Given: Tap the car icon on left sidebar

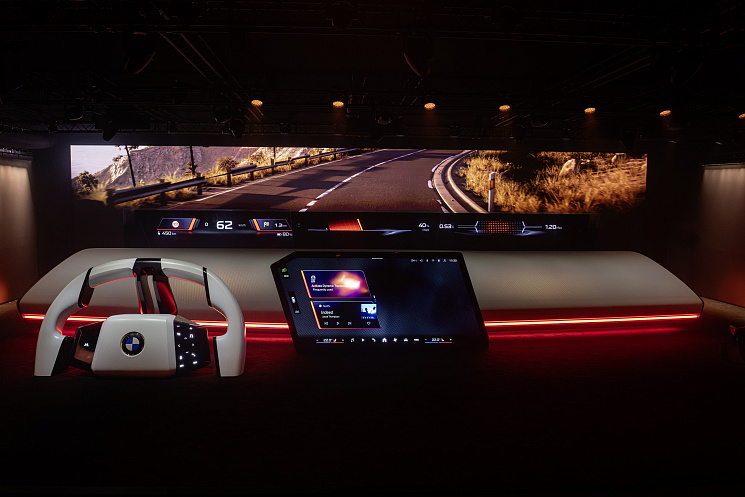Looking at the screenshot, I should pos(294,298).
